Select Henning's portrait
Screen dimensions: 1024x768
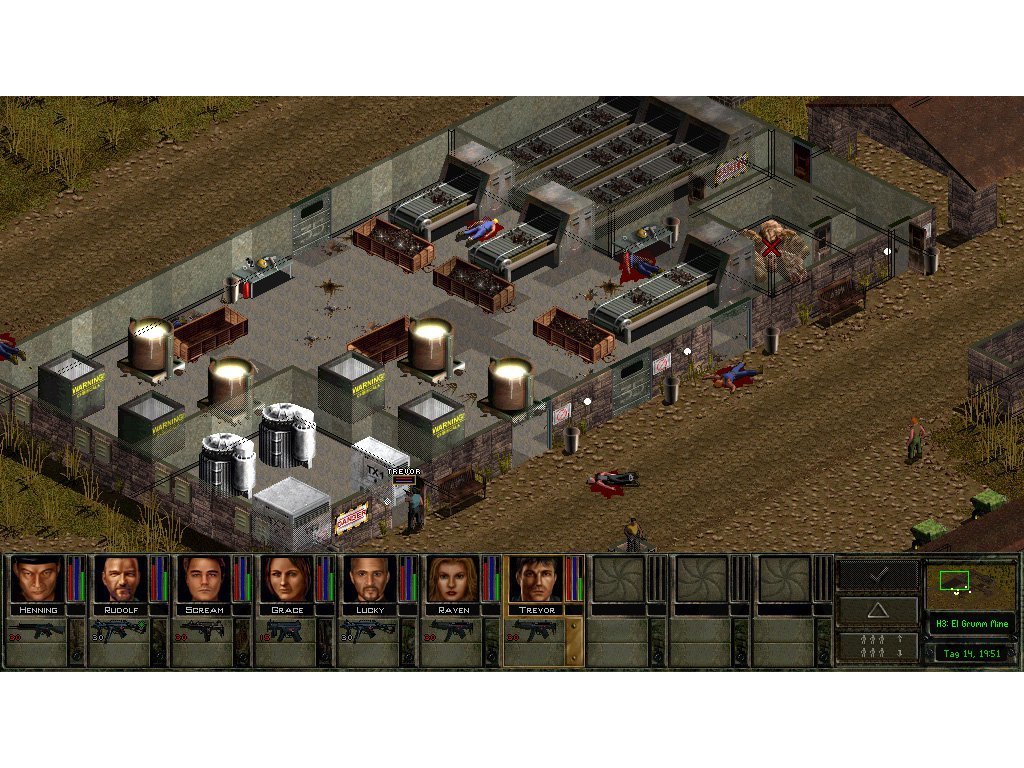pos(37,579)
